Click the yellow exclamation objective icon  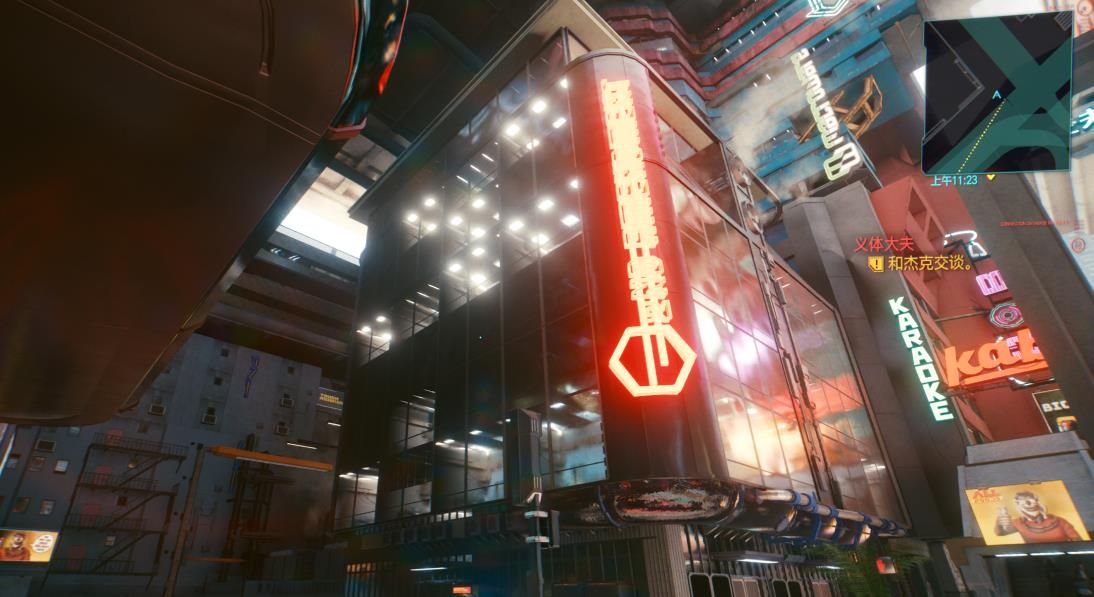[876, 264]
